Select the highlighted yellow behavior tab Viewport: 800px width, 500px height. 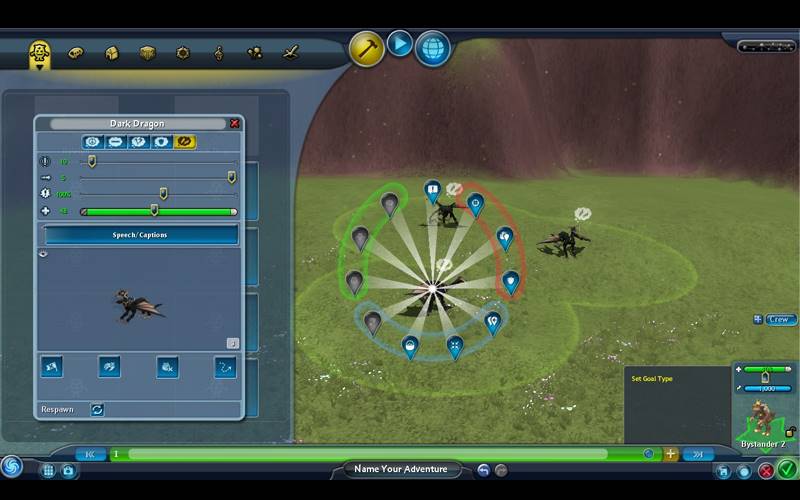pos(185,142)
